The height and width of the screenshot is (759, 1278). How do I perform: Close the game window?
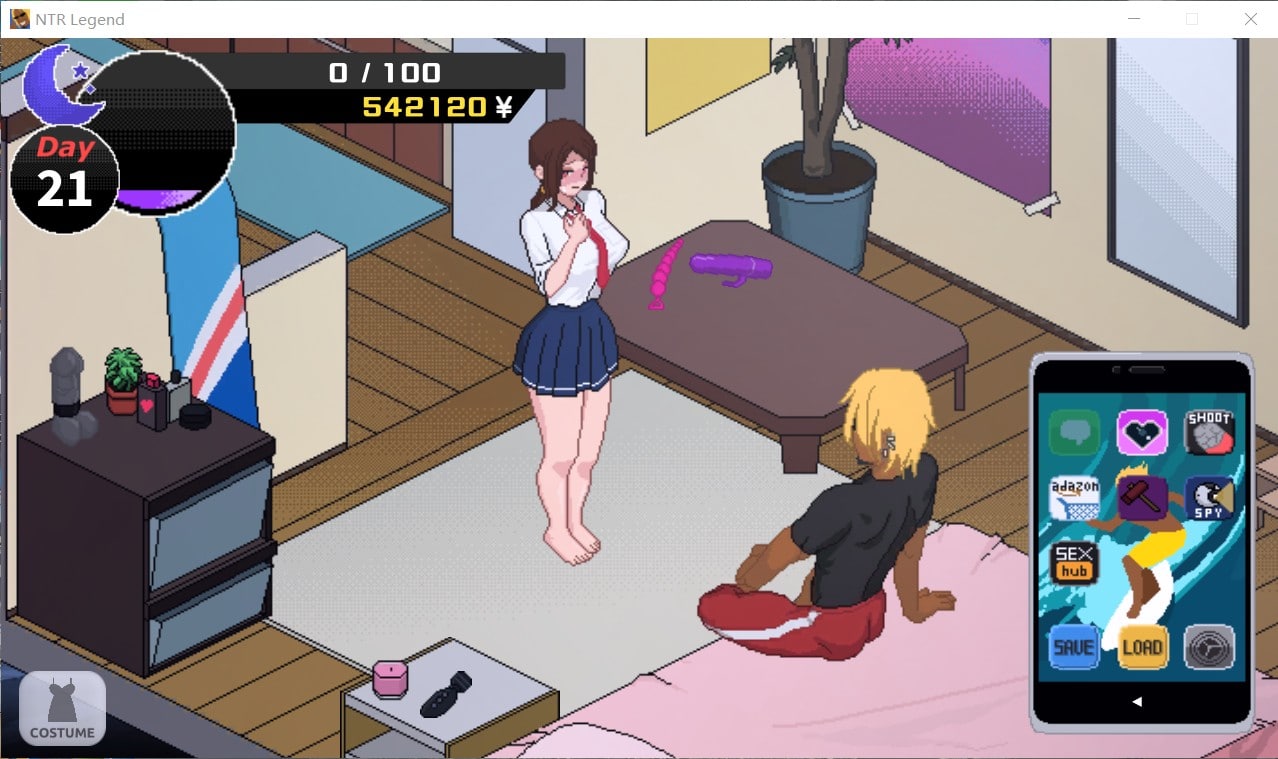[1250, 19]
